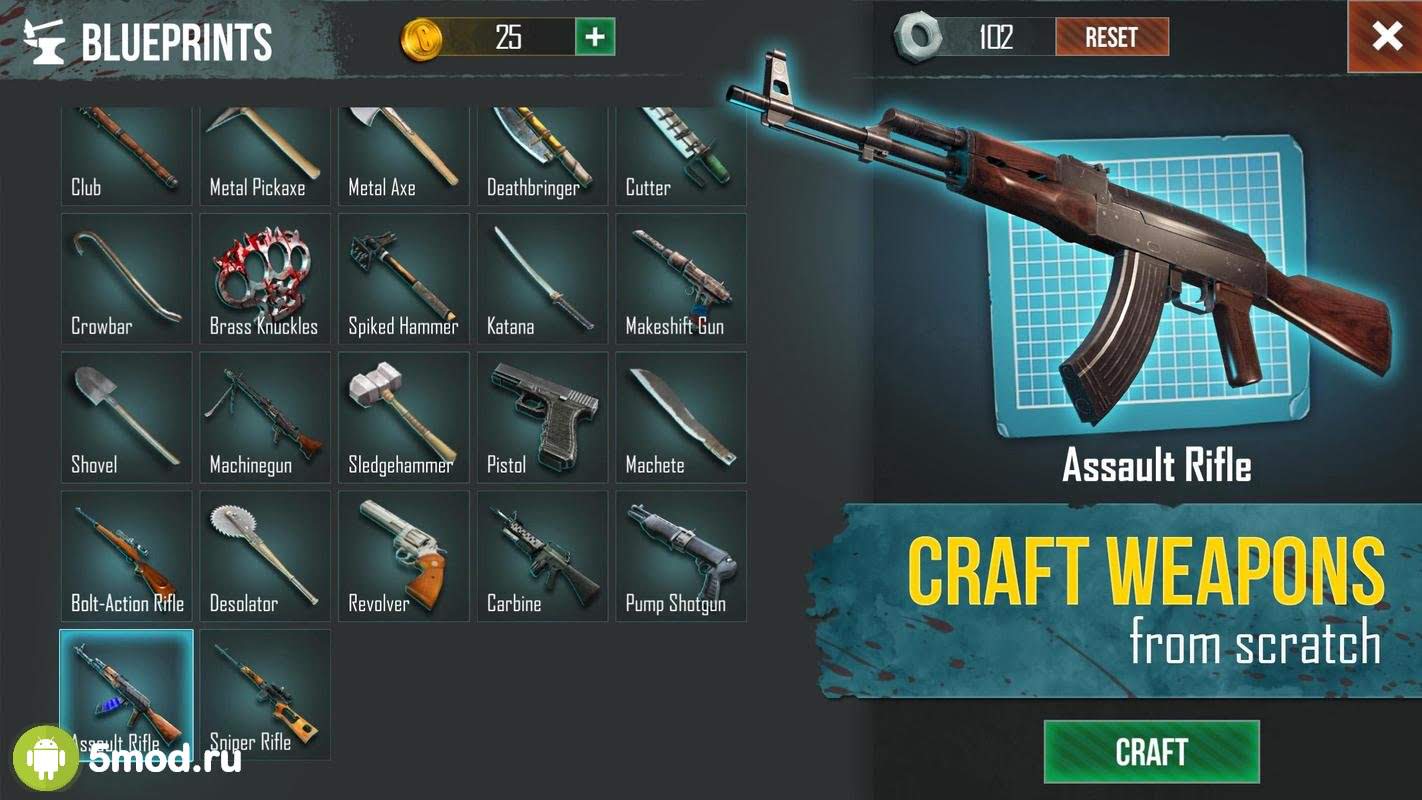The image size is (1422, 800).
Task: Select the Shovel blueprint
Action: [x=126, y=417]
